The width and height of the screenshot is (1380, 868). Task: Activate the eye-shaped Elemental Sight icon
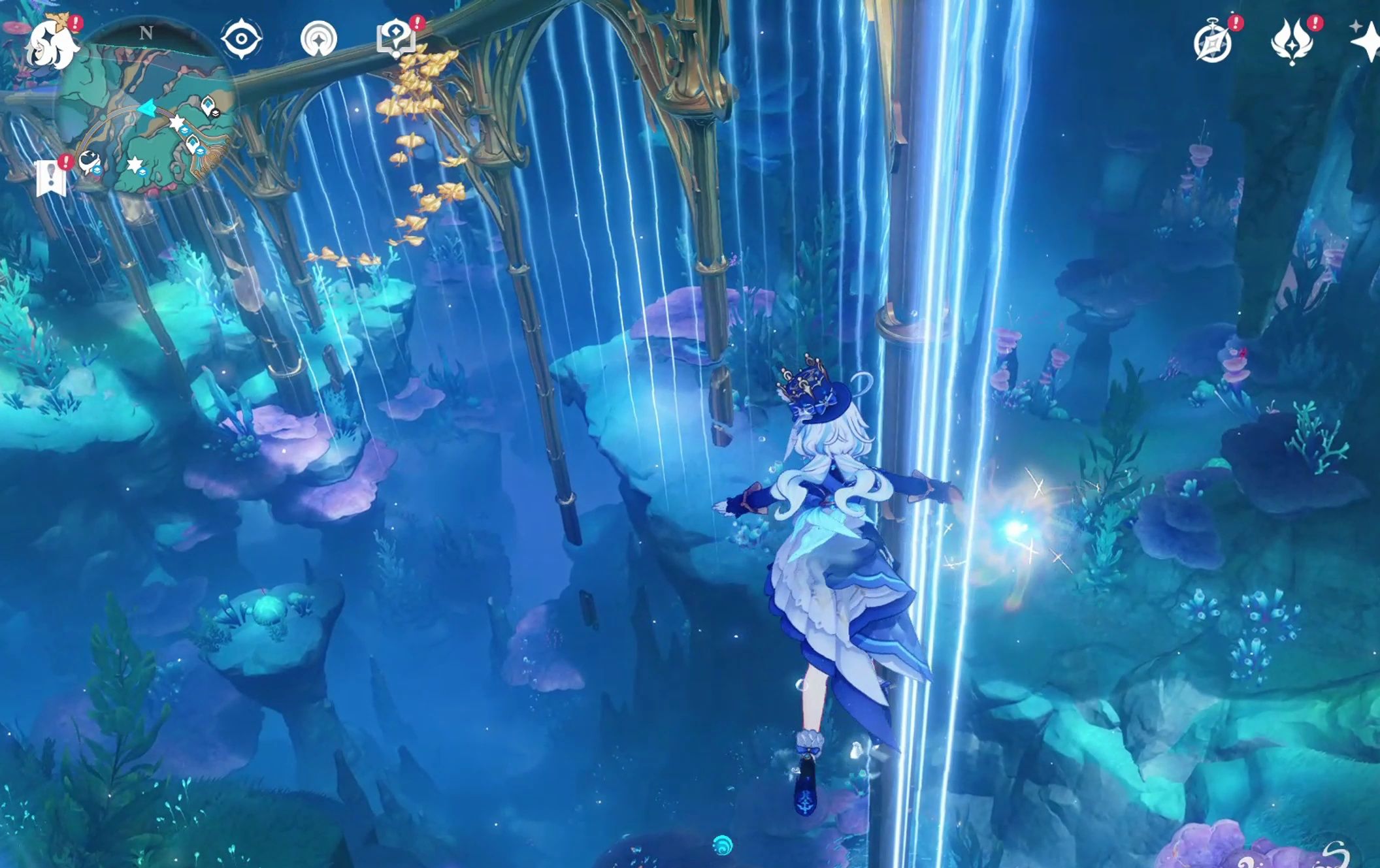(241, 39)
